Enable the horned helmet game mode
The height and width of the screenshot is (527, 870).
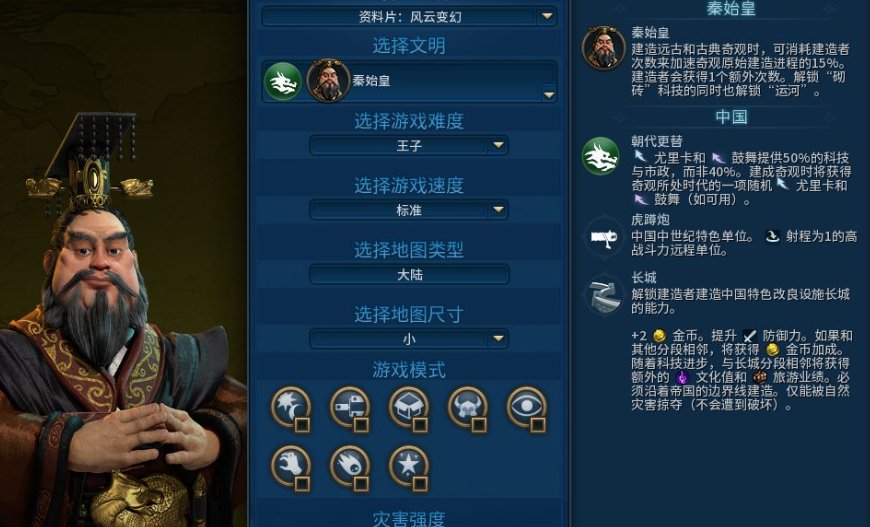pos(468,408)
